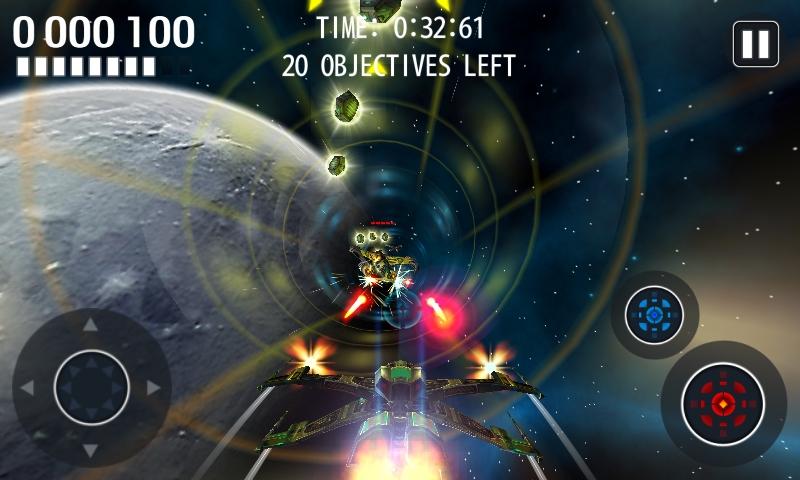Tap the virtual joystick's left arrow

click(x=28, y=387)
